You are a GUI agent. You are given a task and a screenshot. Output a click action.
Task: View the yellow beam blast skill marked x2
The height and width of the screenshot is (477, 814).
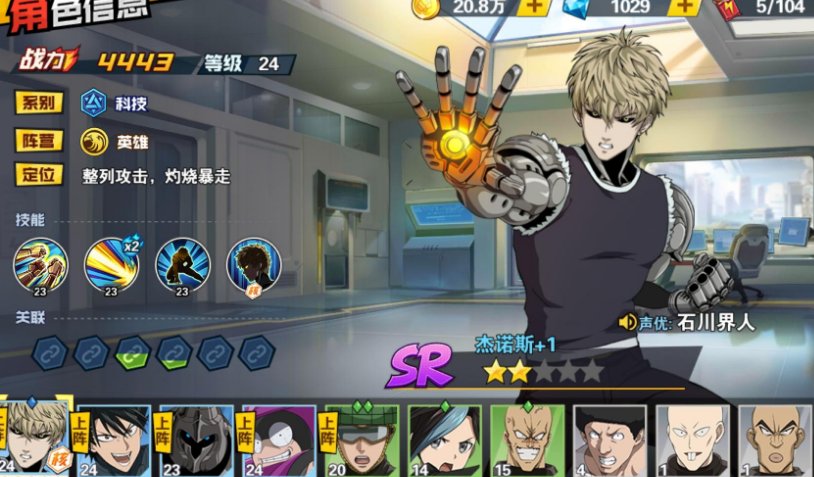111,265
